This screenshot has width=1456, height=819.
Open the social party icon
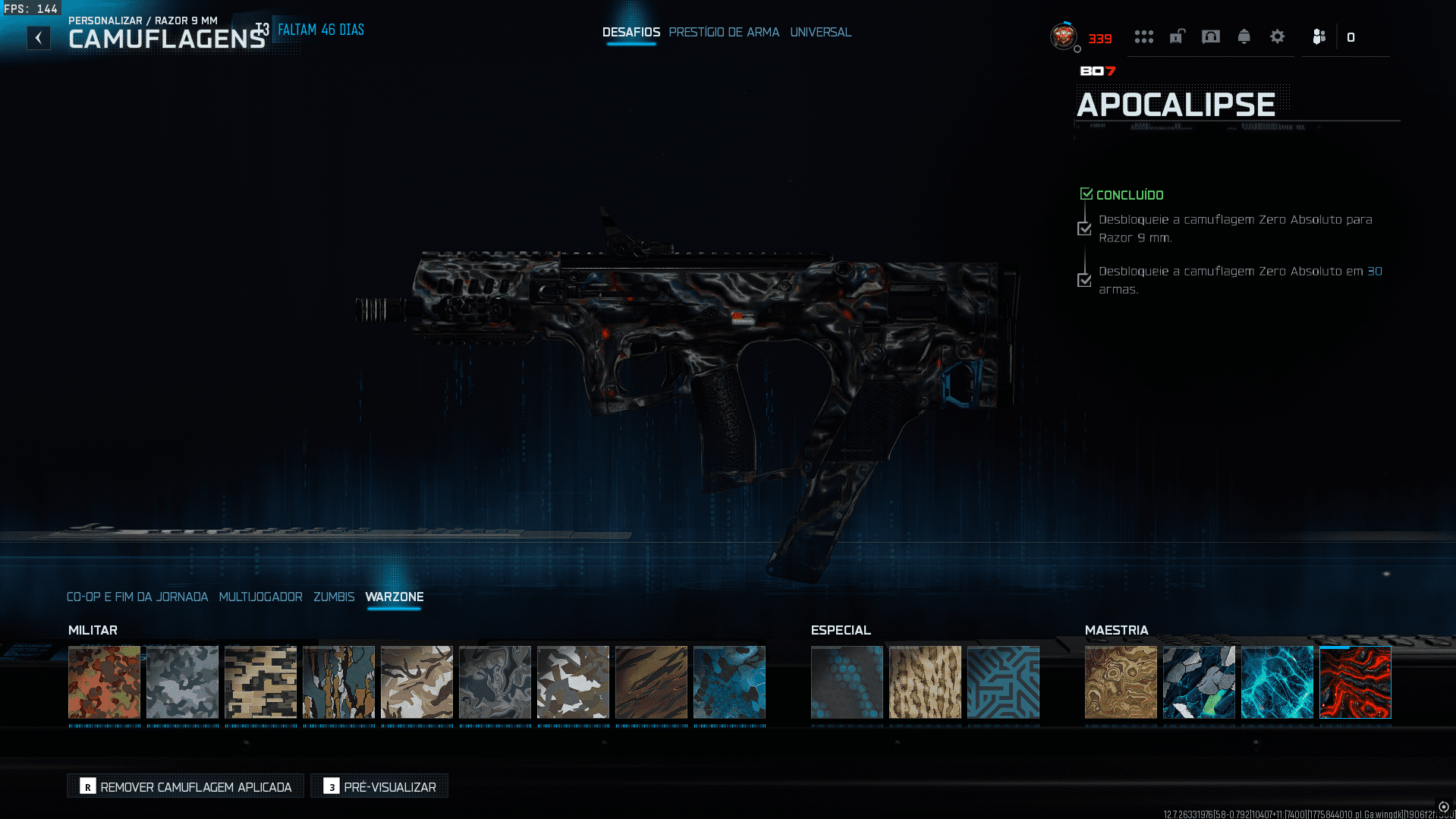[1319, 36]
